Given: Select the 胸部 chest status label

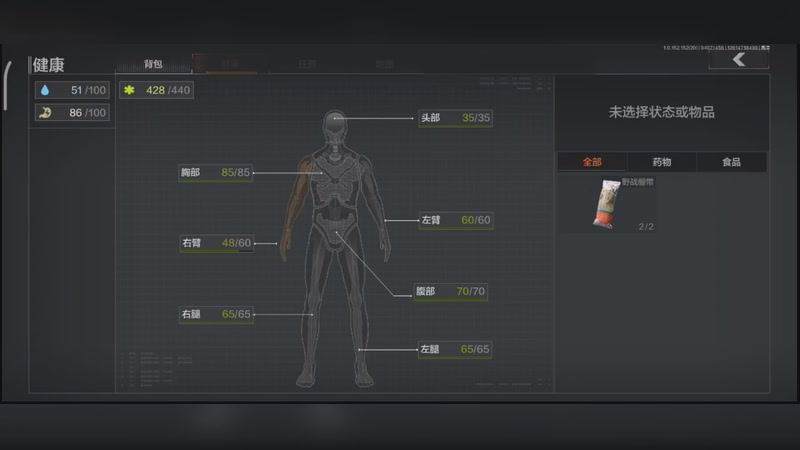Looking at the screenshot, I should pyautogui.click(x=215, y=173).
